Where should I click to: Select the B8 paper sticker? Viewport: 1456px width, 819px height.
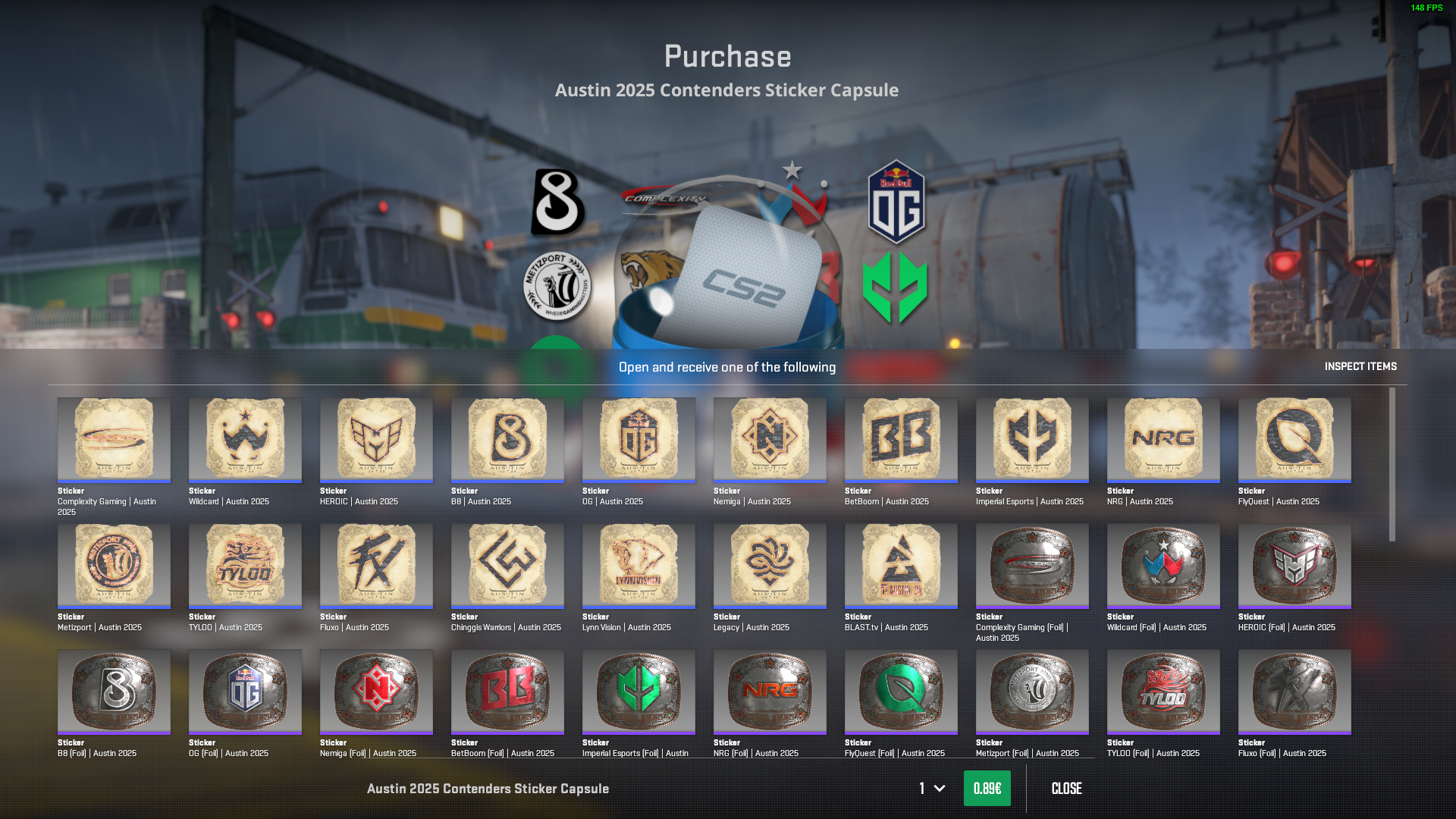pos(507,439)
